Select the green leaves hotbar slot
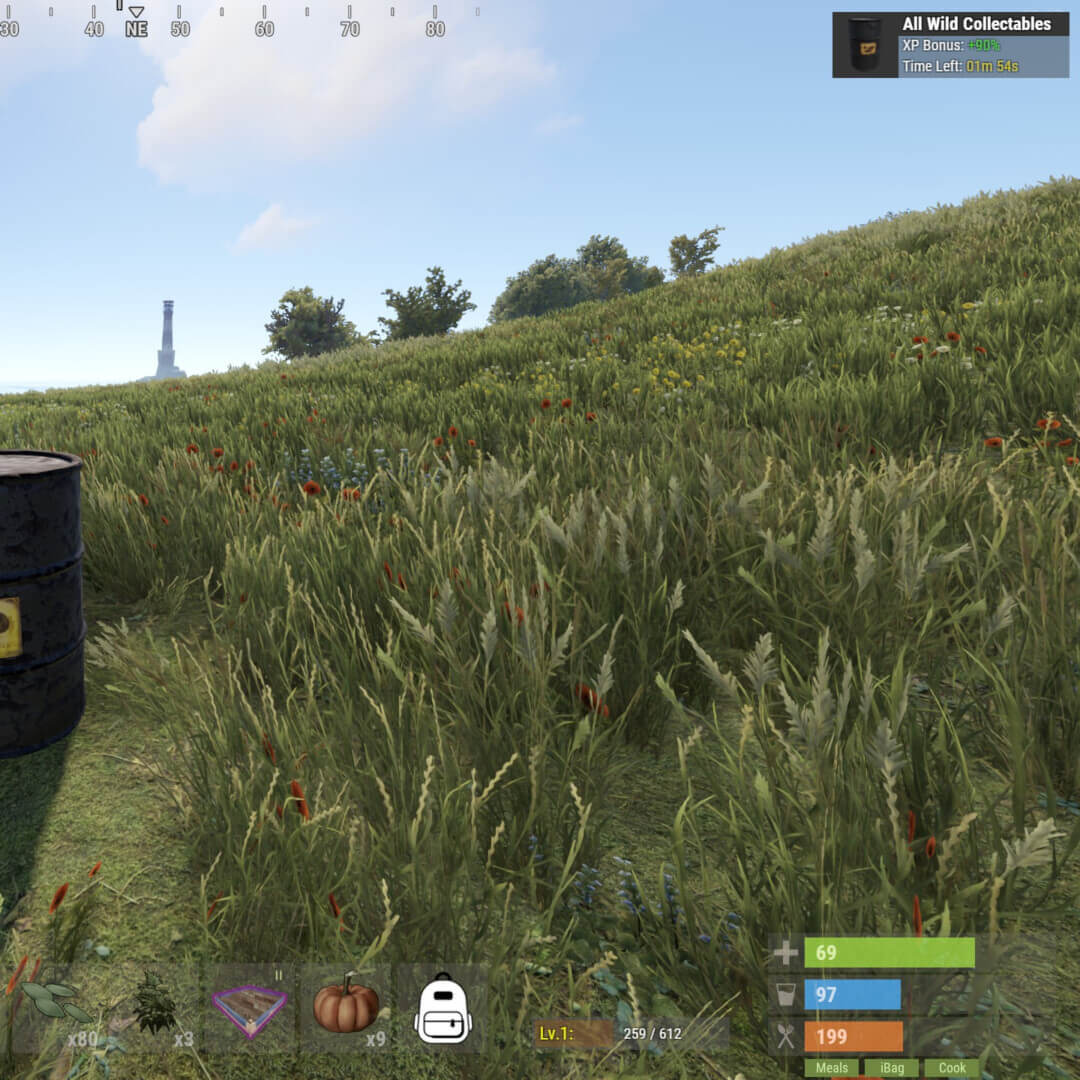 coord(56,1005)
